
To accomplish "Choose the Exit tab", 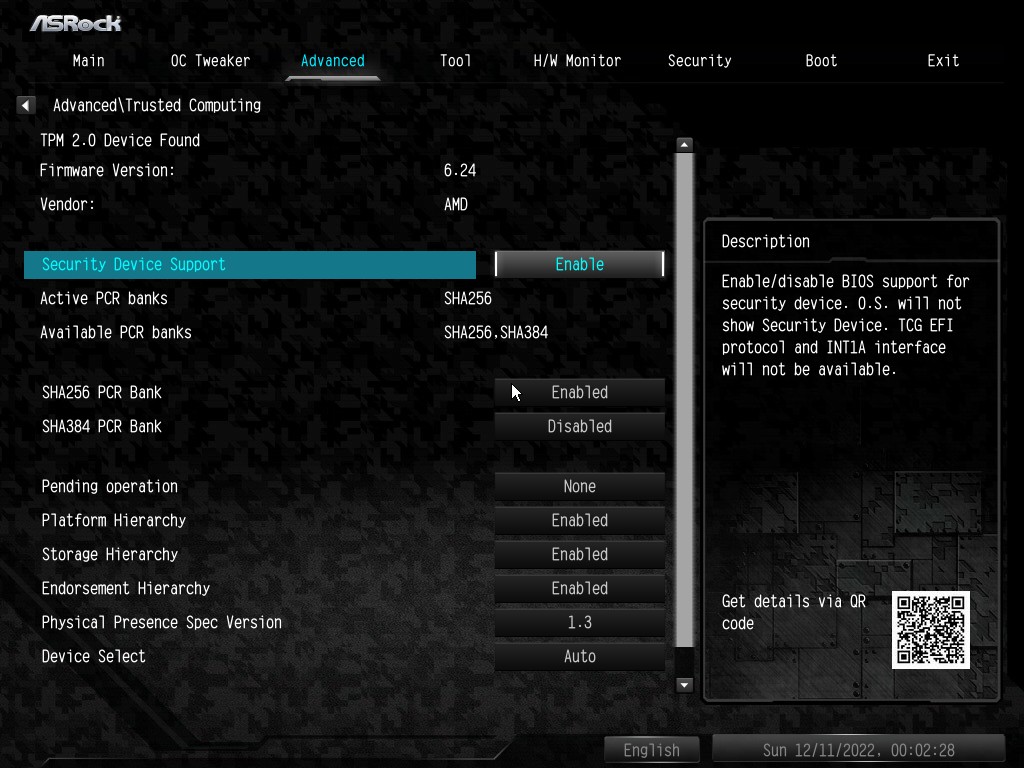I will click(943, 61).
